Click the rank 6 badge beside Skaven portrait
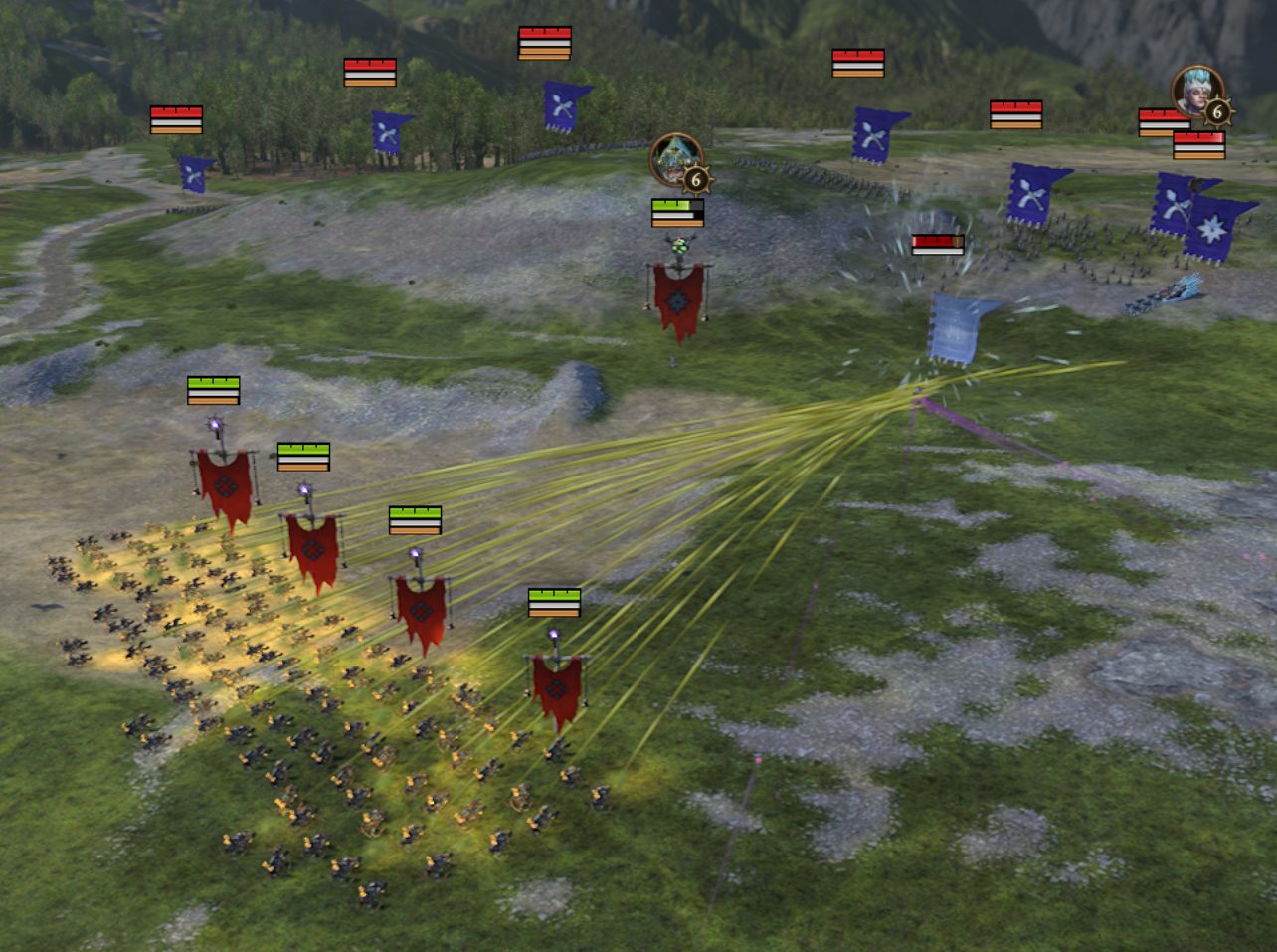The width and height of the screenshot is (1277, 952). [x=698, y=179]
